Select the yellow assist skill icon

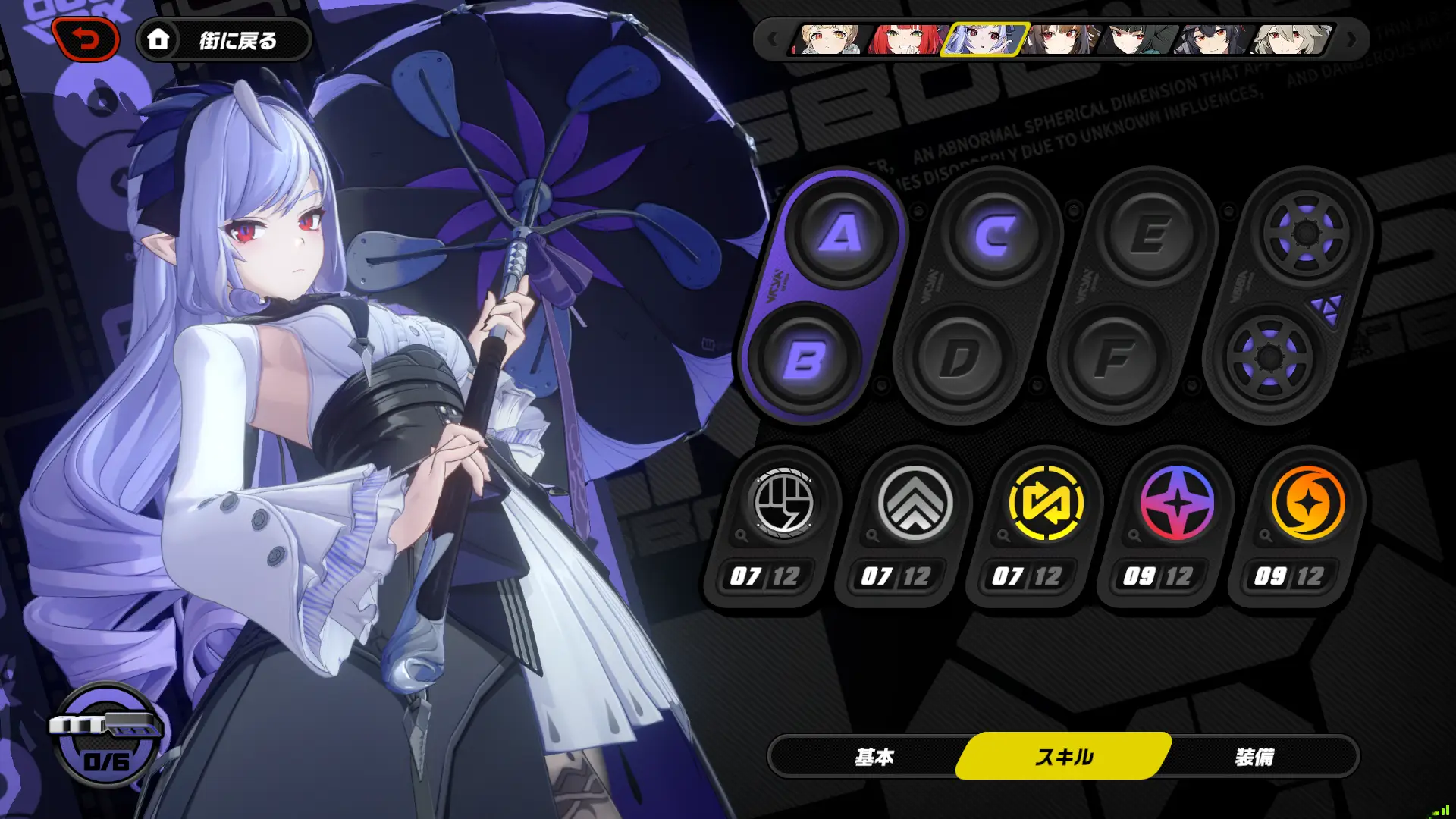(1046, 503)
